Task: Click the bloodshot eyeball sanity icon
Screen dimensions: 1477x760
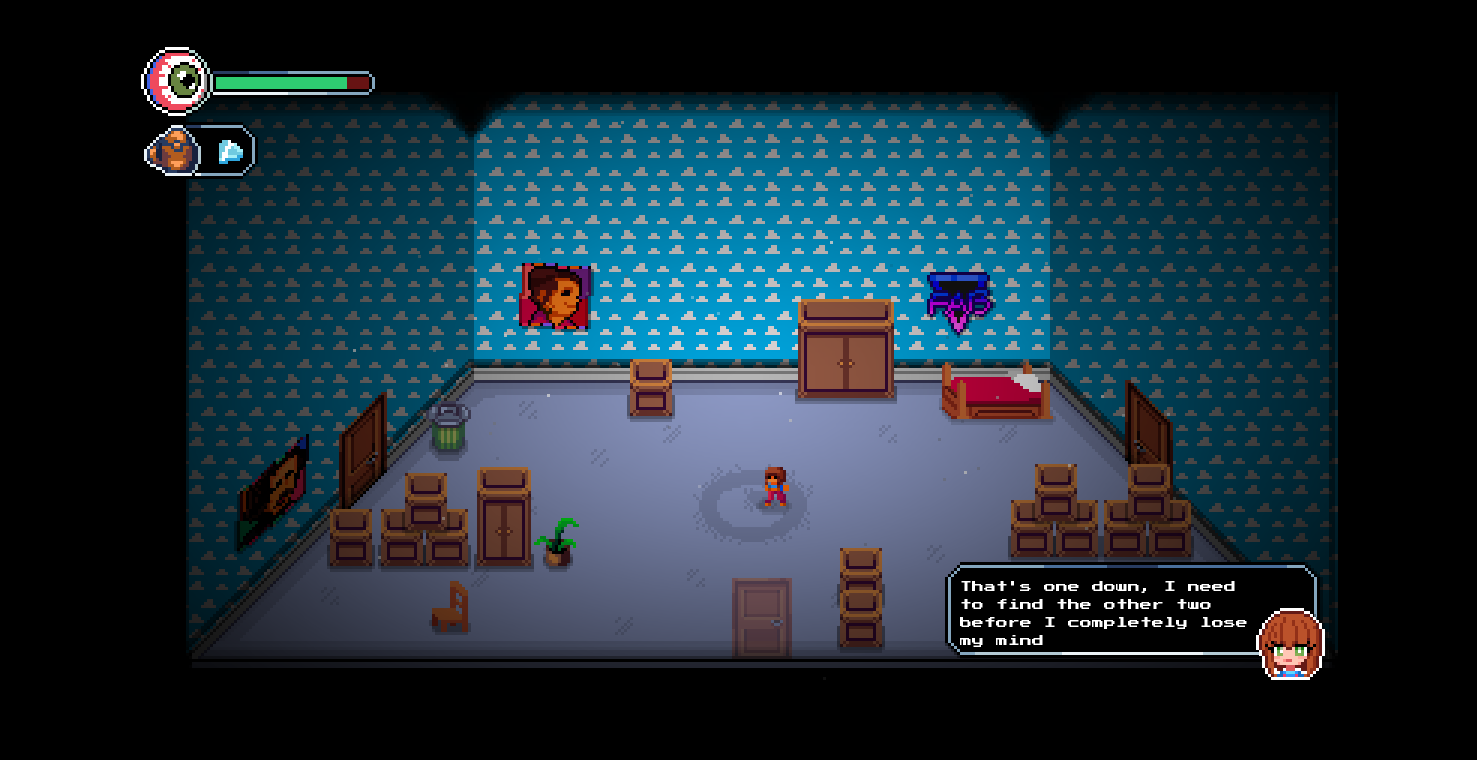Action: pos(178,81)
